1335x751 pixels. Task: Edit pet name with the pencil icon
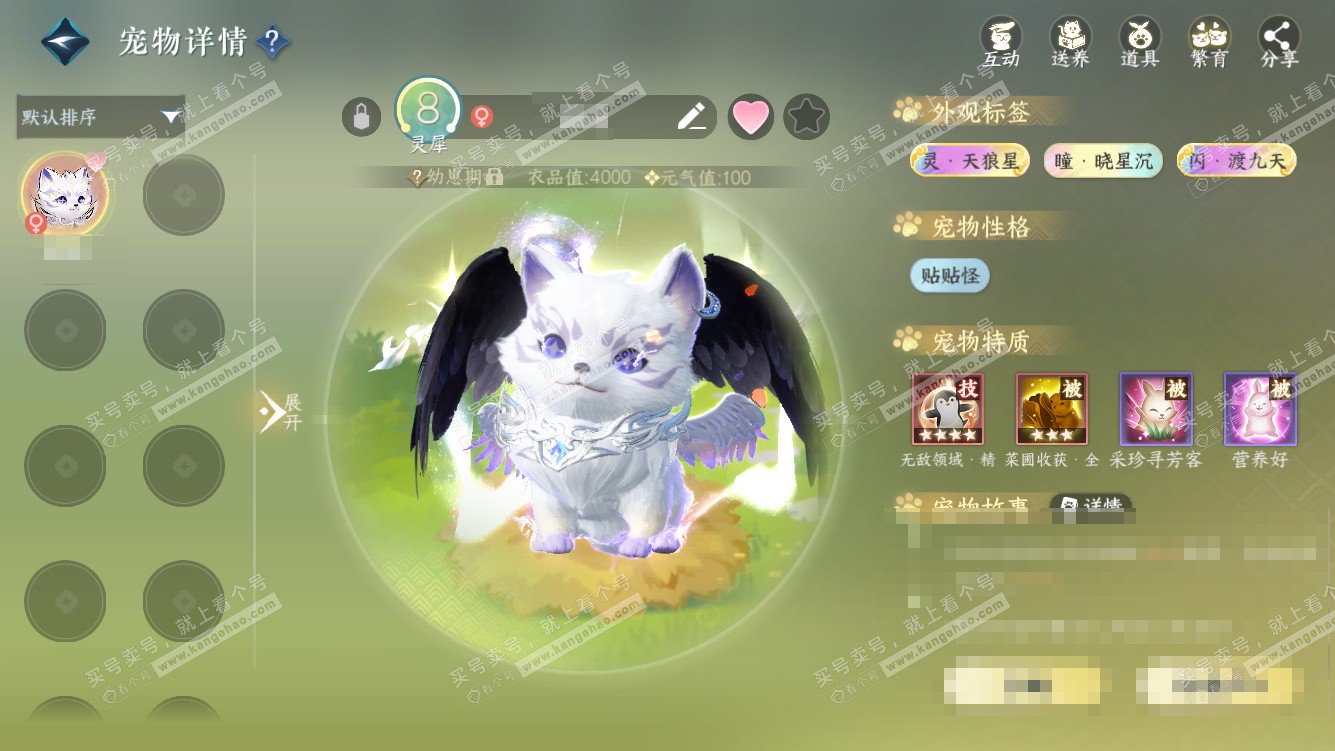coord(691,117)
